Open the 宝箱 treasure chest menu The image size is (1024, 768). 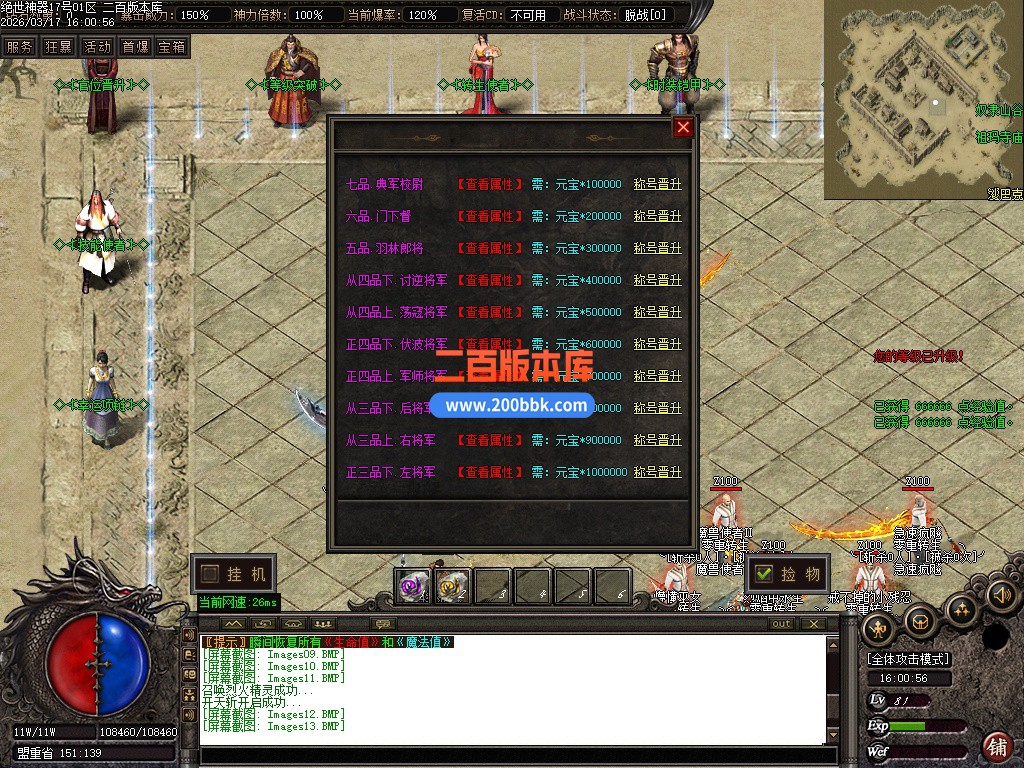[172, 47]
